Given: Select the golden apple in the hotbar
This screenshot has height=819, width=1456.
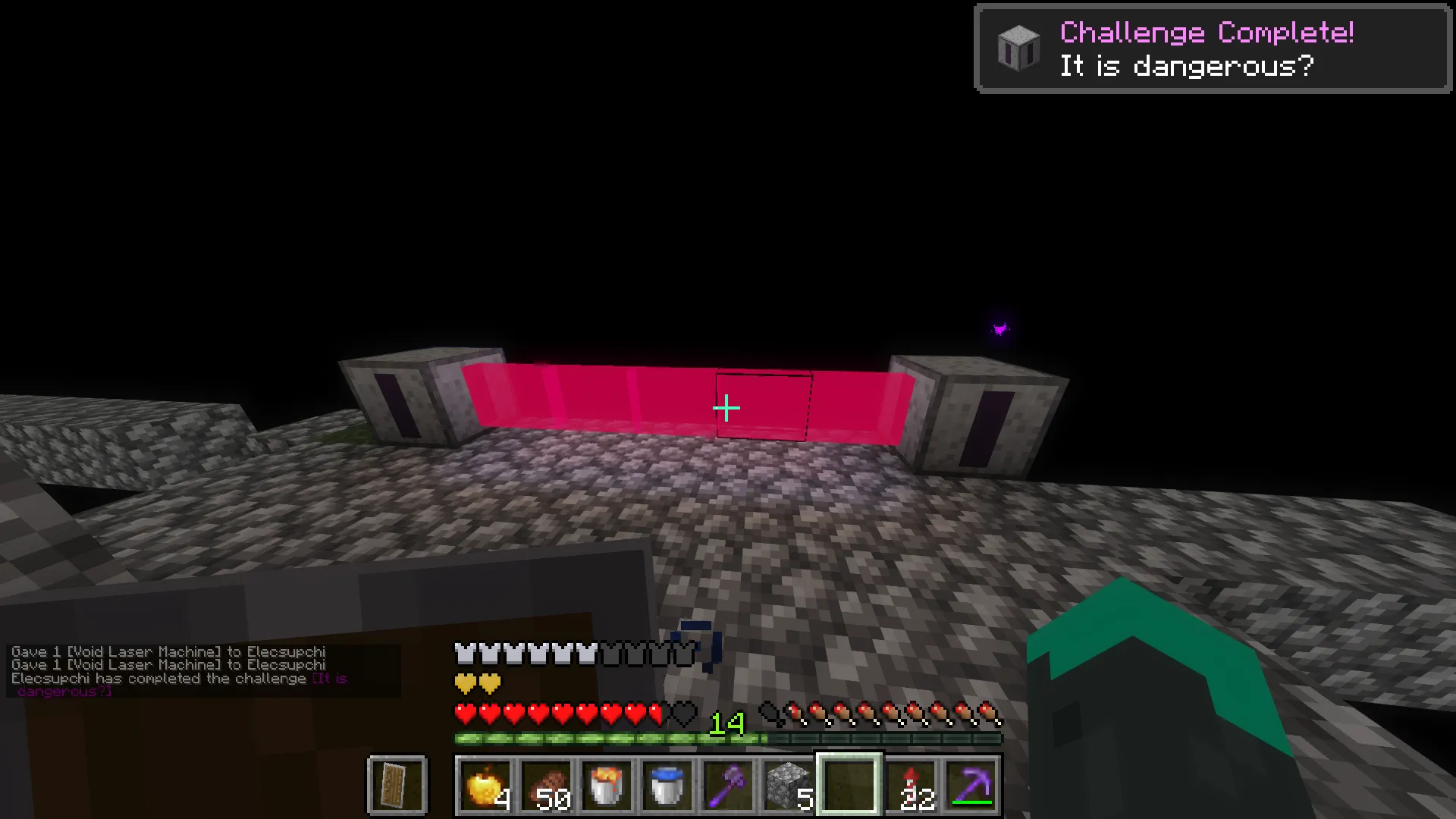Looking at the screenshot, I should 485,785.
